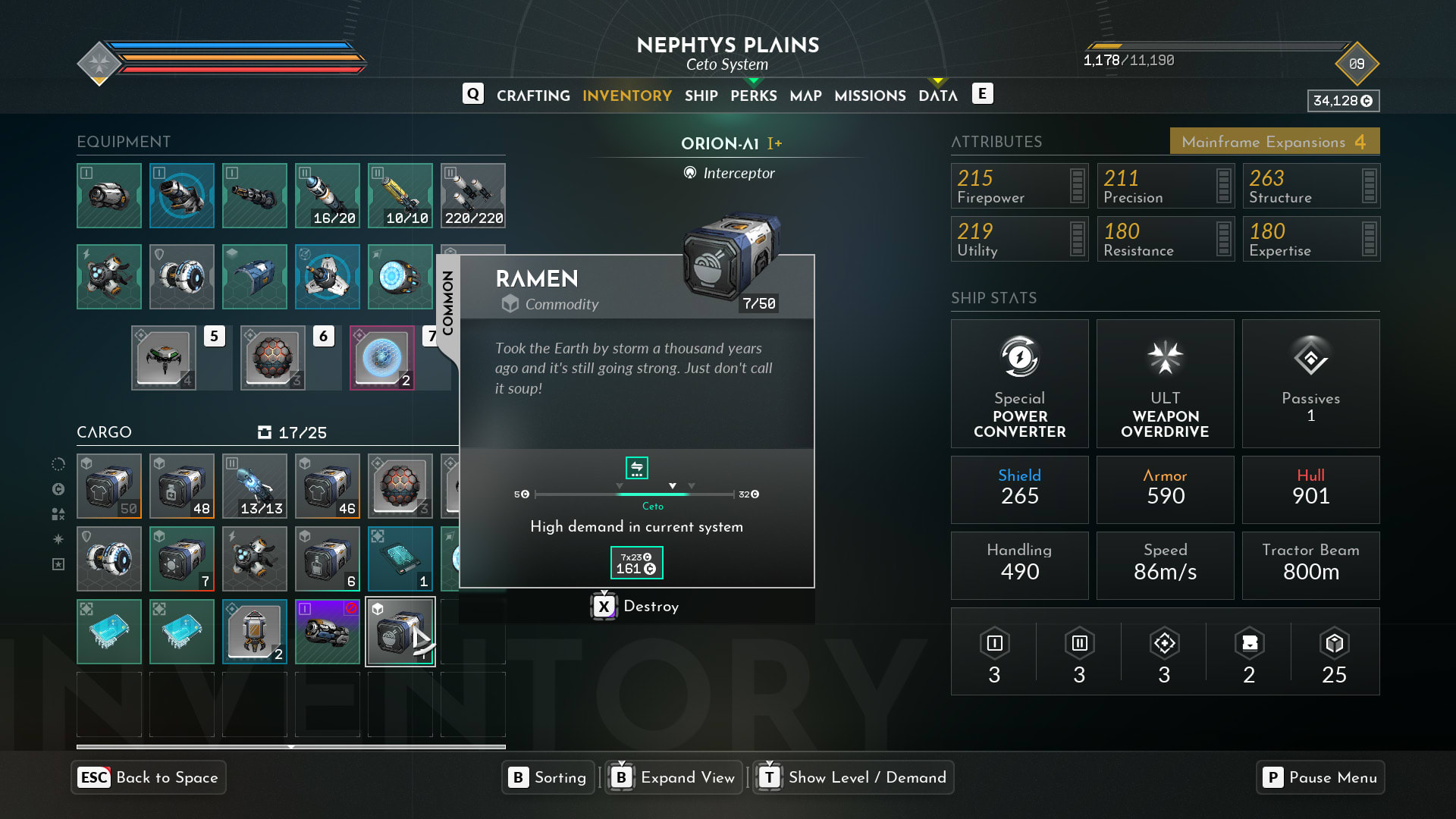Select the Power Converter special ability
This screenshot has height=819, width=1456.
(1019, 384)
